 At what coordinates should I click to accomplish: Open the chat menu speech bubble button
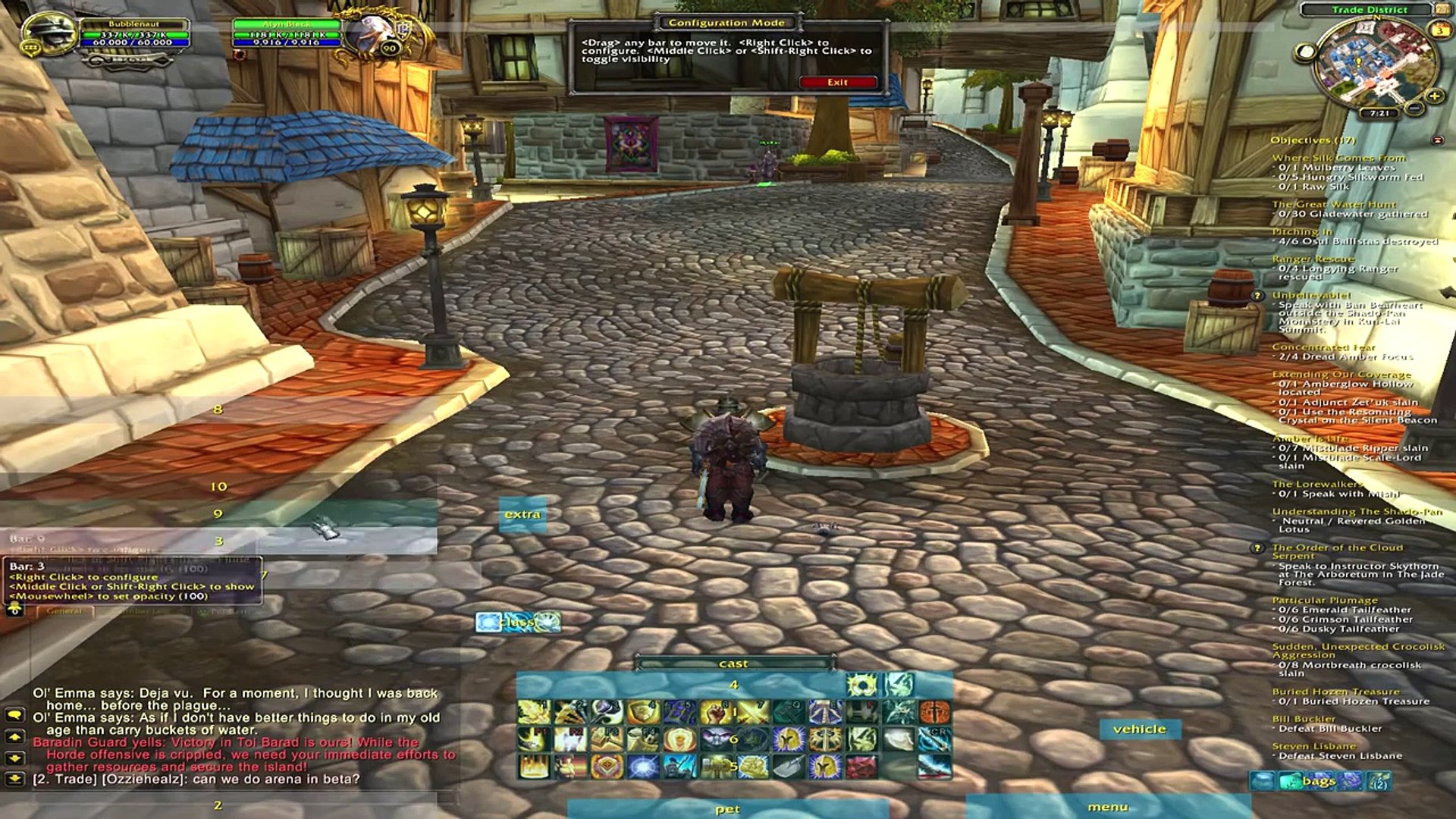[x=14, y=714]
